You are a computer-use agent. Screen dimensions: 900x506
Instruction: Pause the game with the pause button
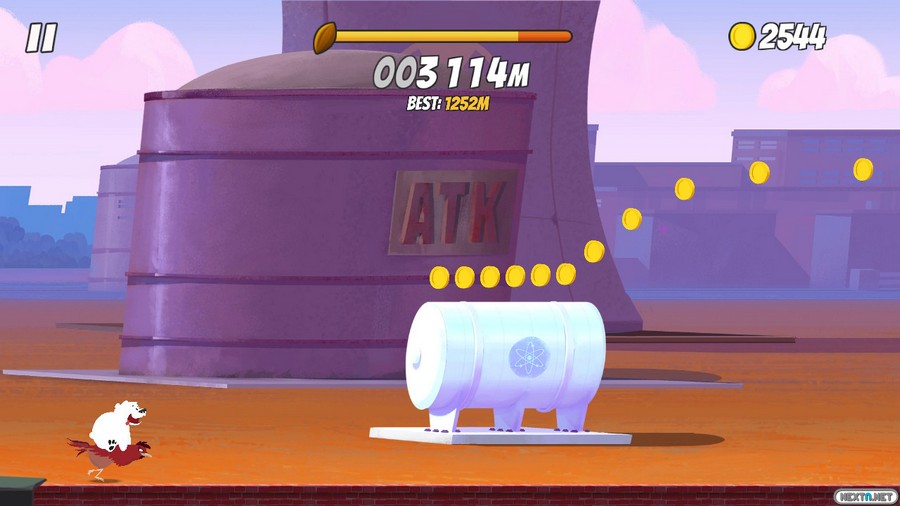pos(41,38)
